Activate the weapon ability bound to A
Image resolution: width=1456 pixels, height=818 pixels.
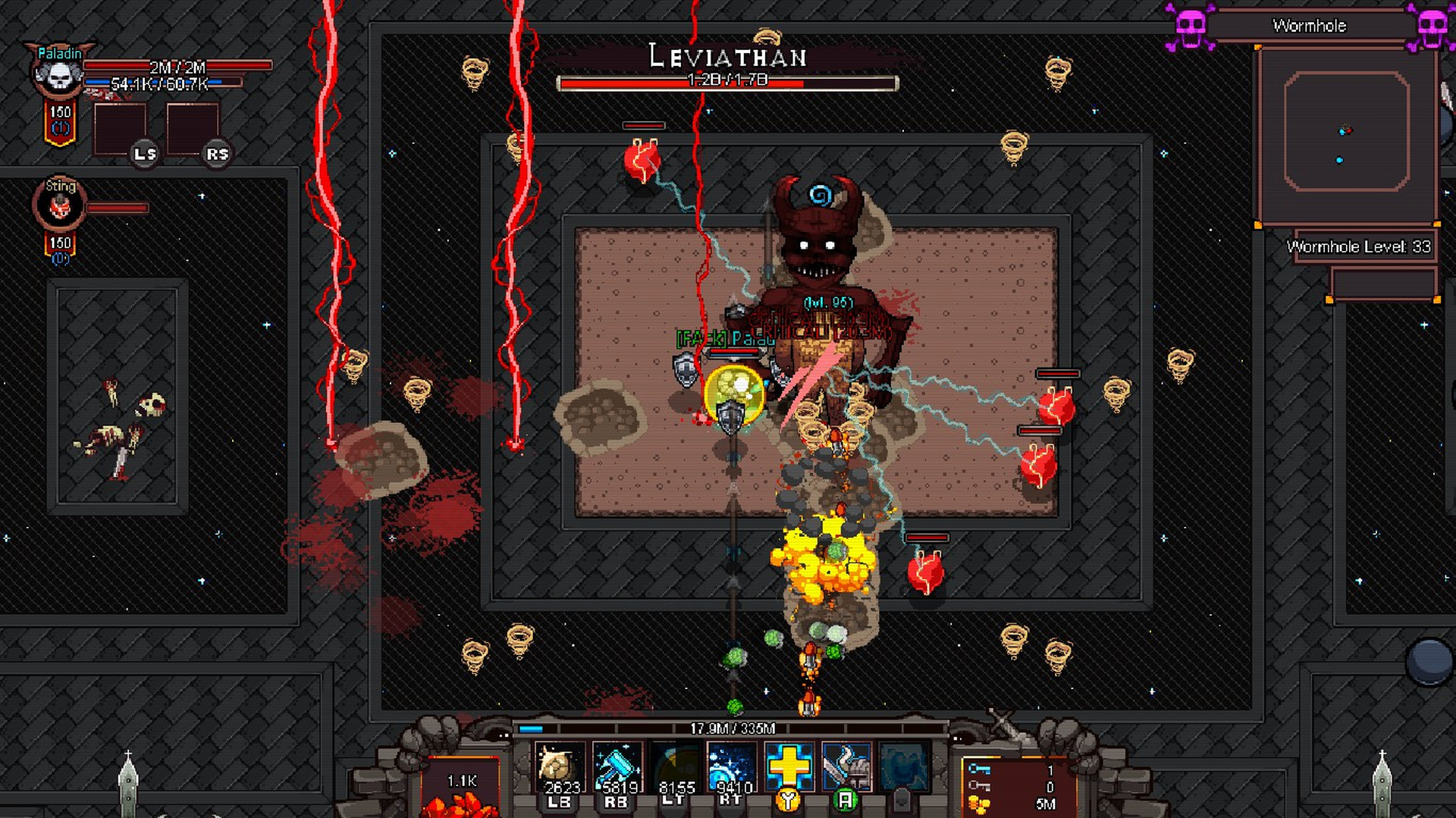[x=846, y=766]
